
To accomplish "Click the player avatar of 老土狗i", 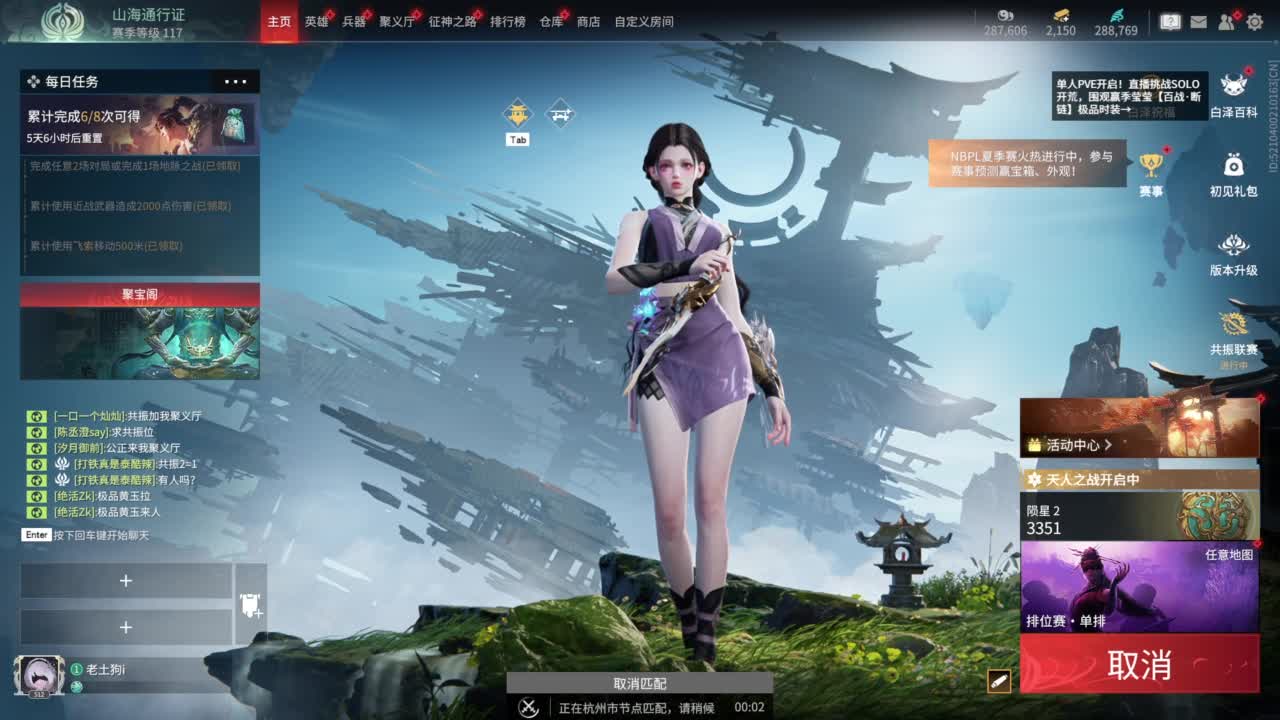I will click(42, 676).
